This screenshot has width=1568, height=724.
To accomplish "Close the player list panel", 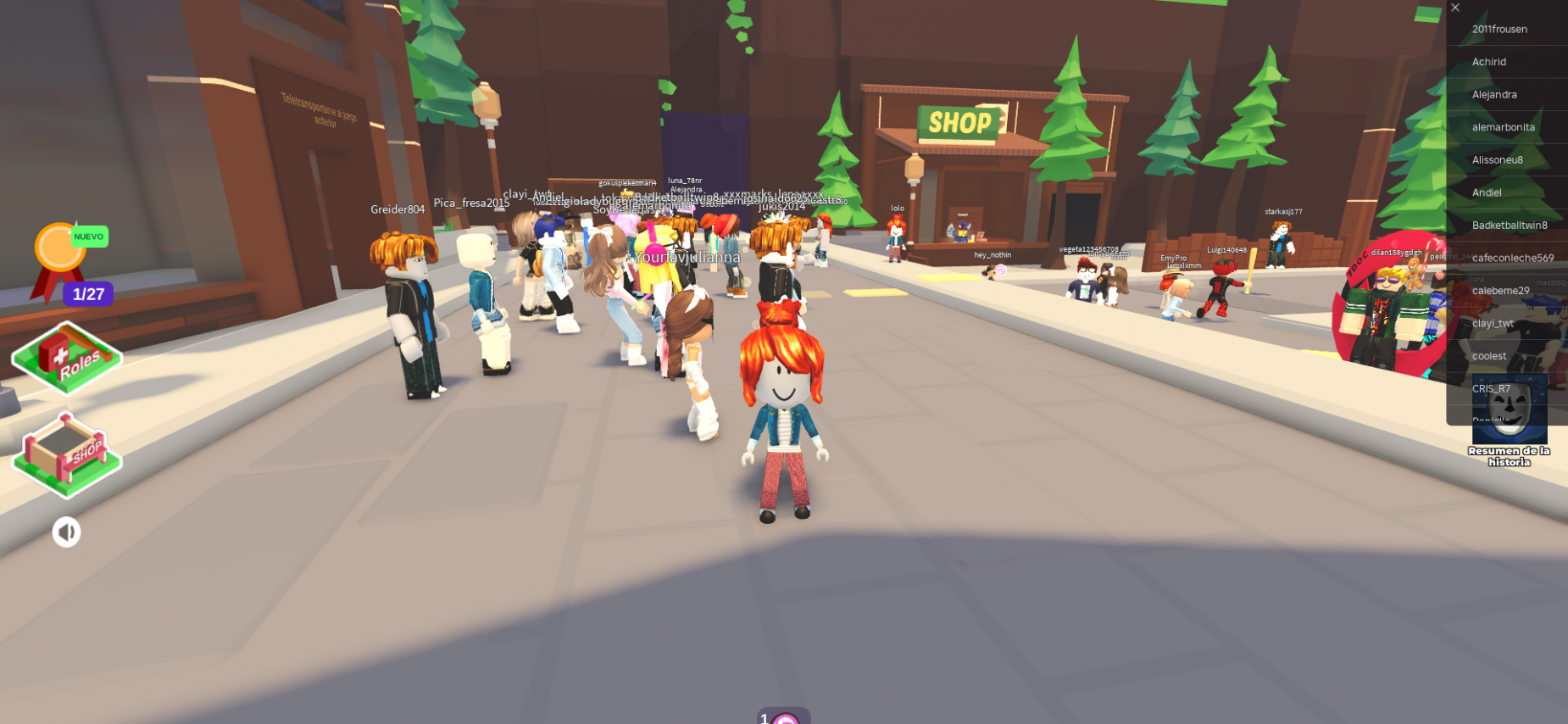I will [1455, 8].
